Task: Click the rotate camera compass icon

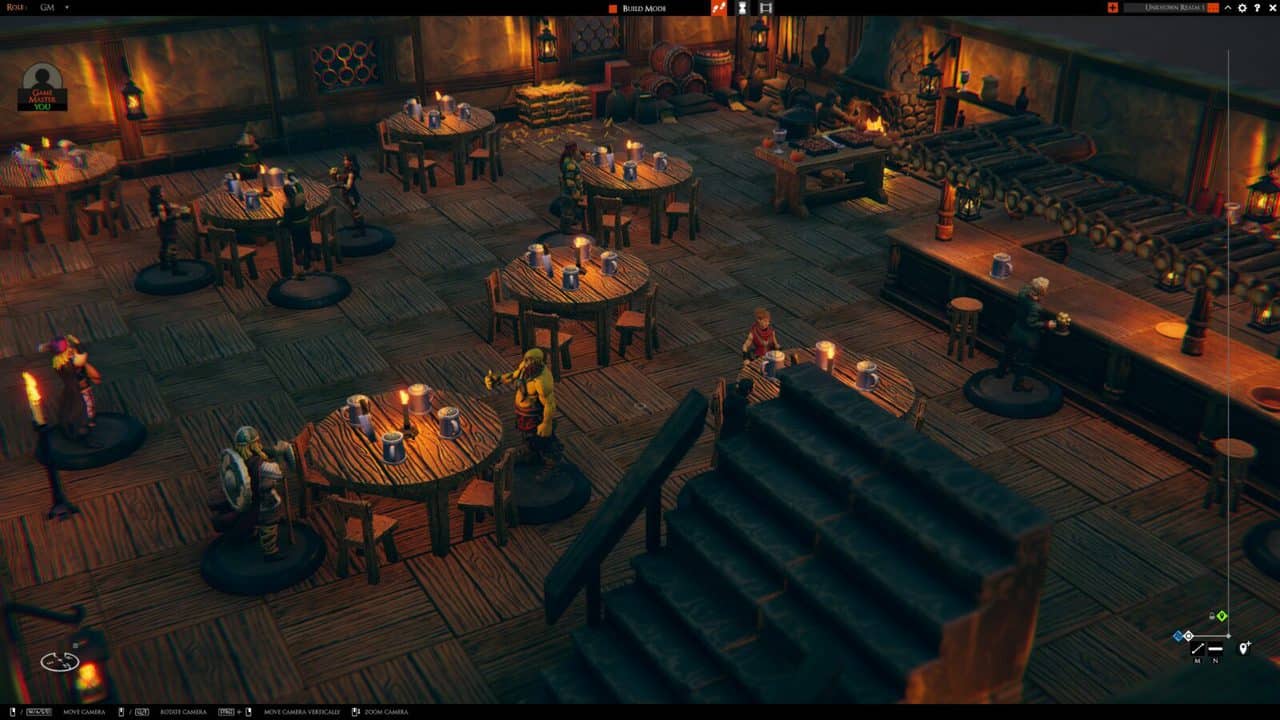Action: coord(60,660)
